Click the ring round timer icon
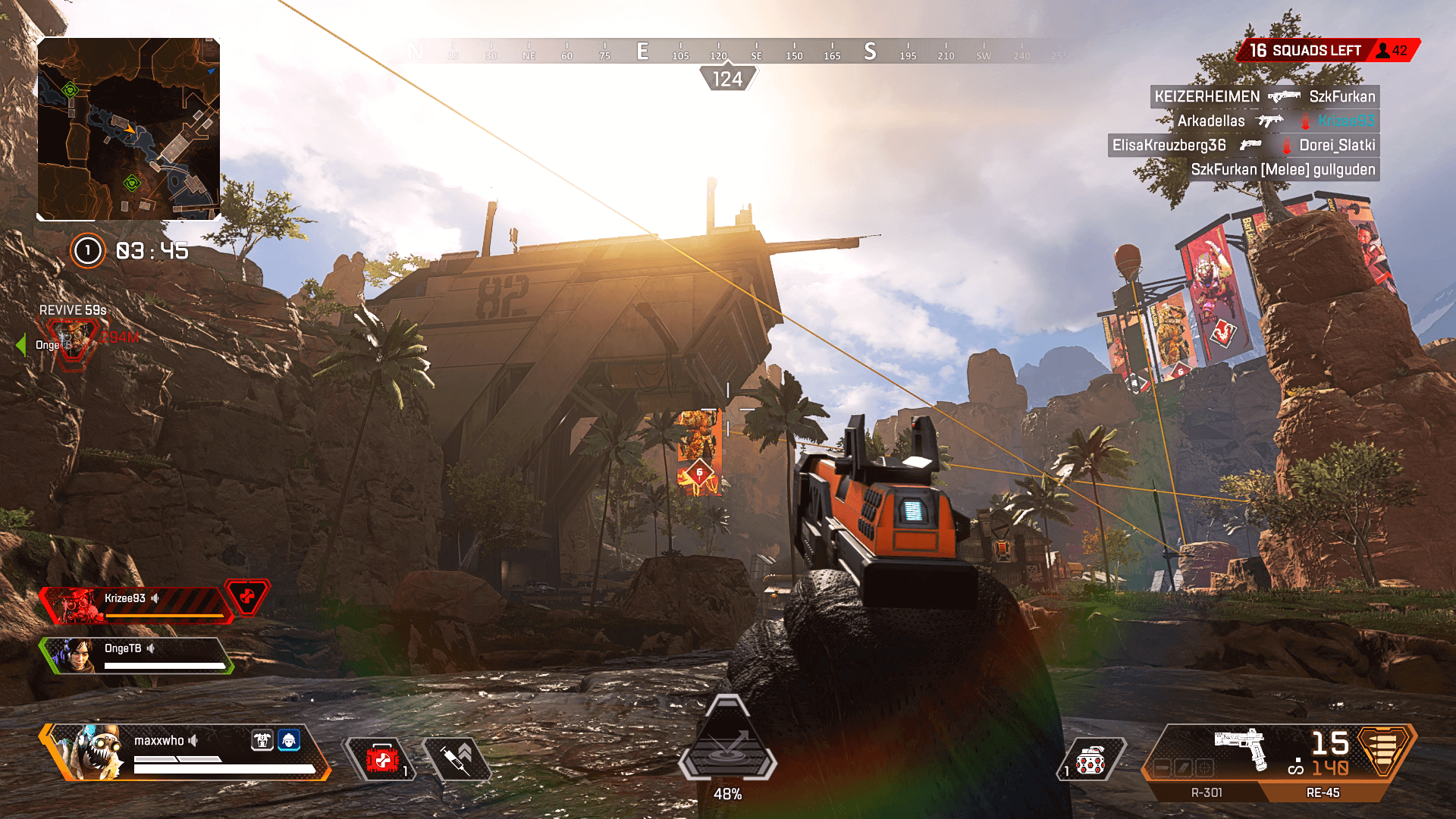 (87, 251)
